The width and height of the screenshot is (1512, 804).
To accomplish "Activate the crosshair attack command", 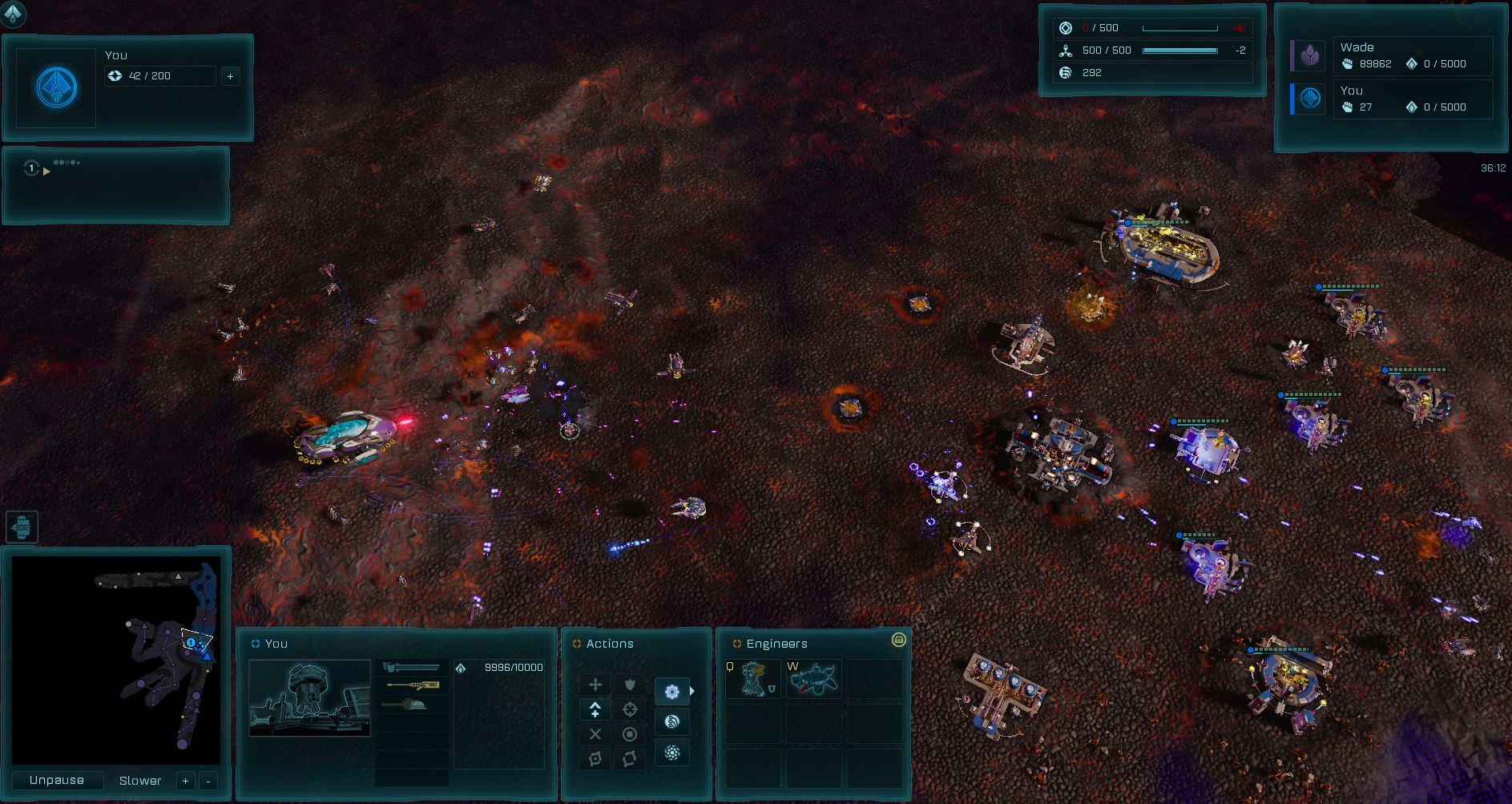I will tap(630, 709).
